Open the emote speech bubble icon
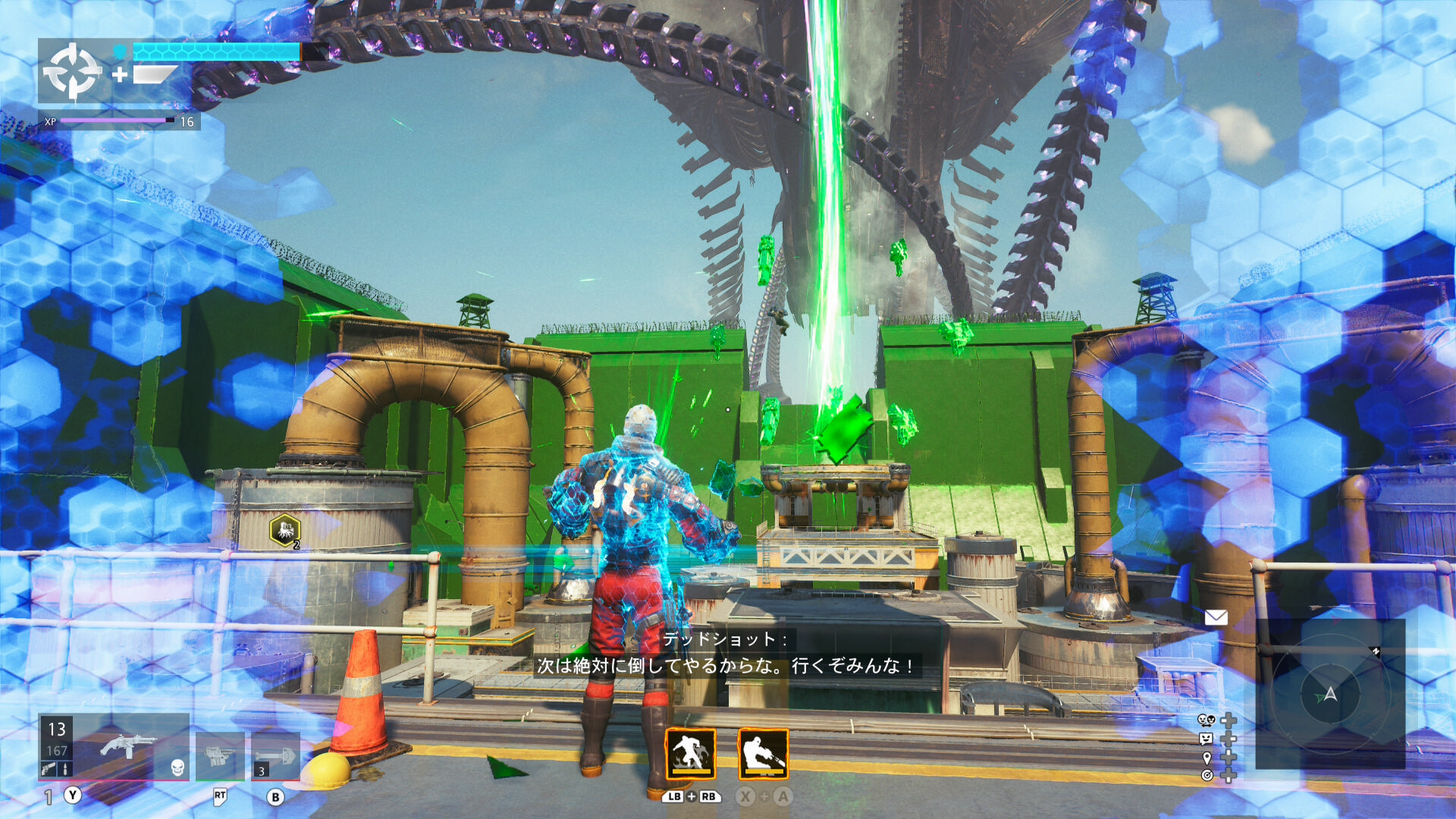This screenshot has width=1456, height=819. pos(1206,739)
